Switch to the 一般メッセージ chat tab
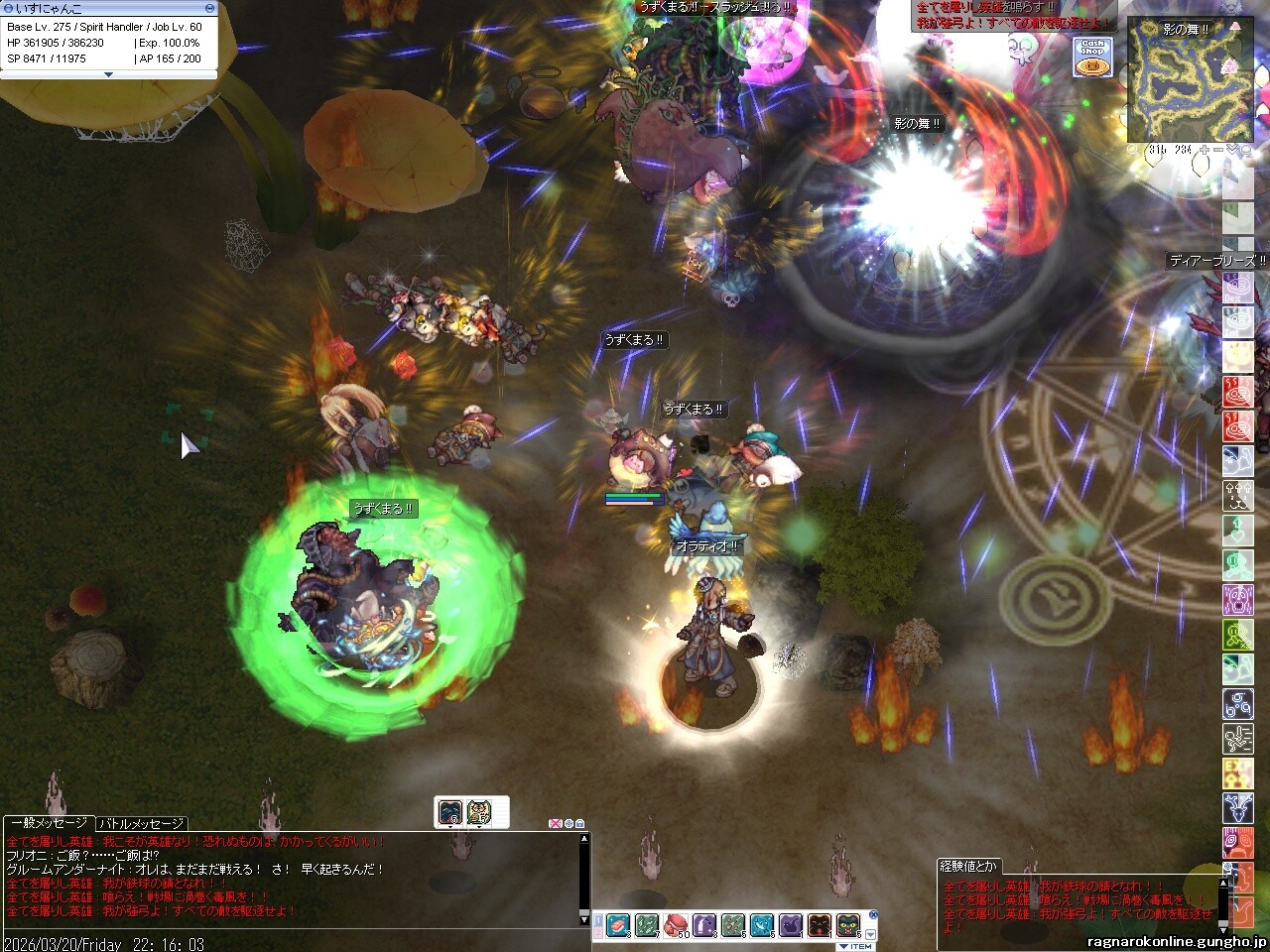The width and height of the screenshot is (1270, 952). 48,823
